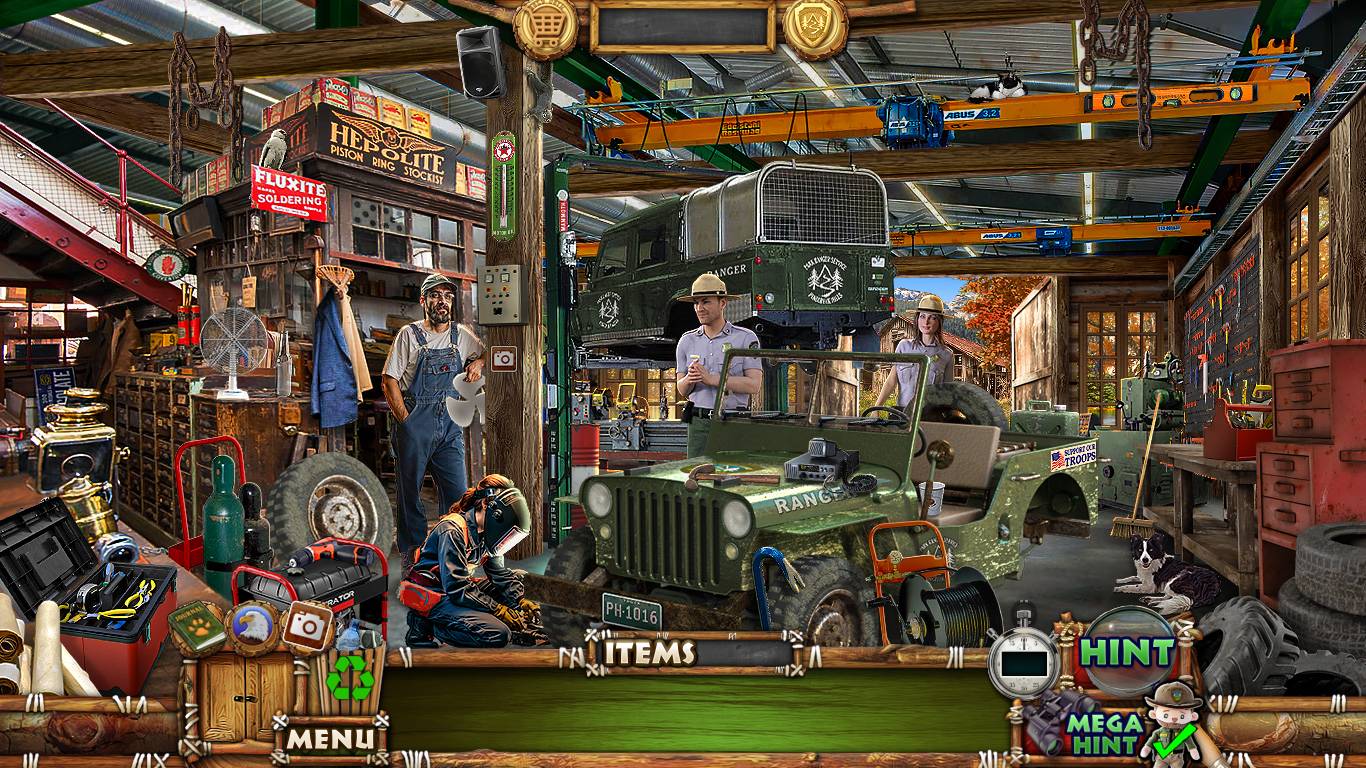Screen dimensions: 1366x768
Task: Open the shopping cart store
Action: pyautogui.click(x=546, y=27)
